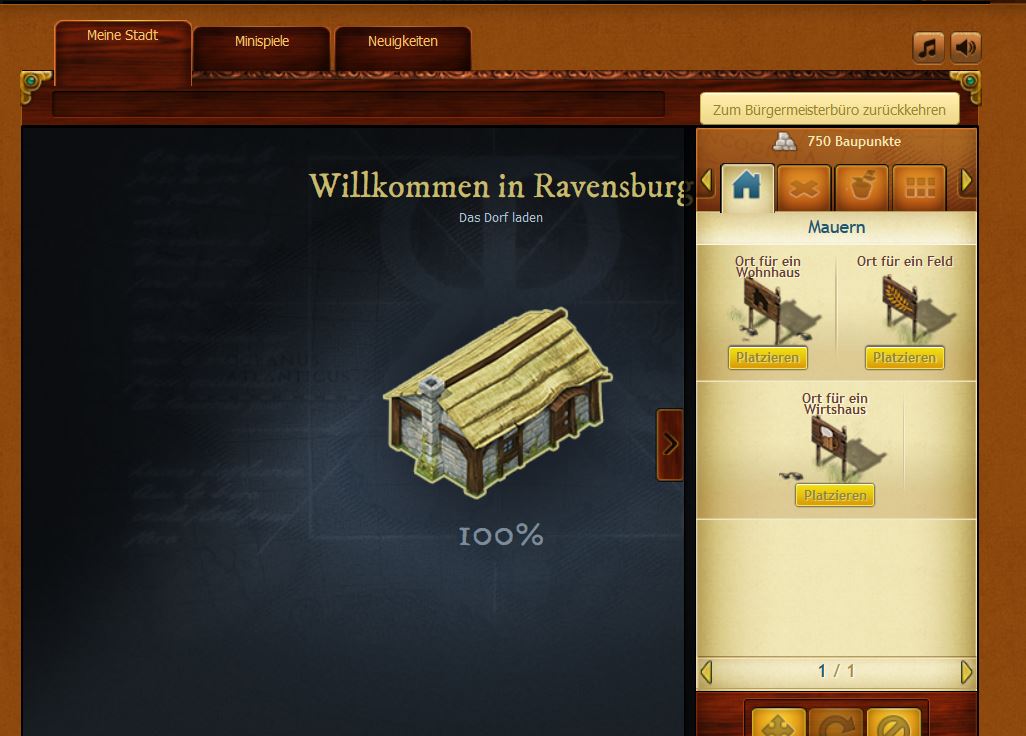The height and width of the screenshot is (736, 1026).
Task: Open the crossed planks category tab
Action: coord(805,187)
